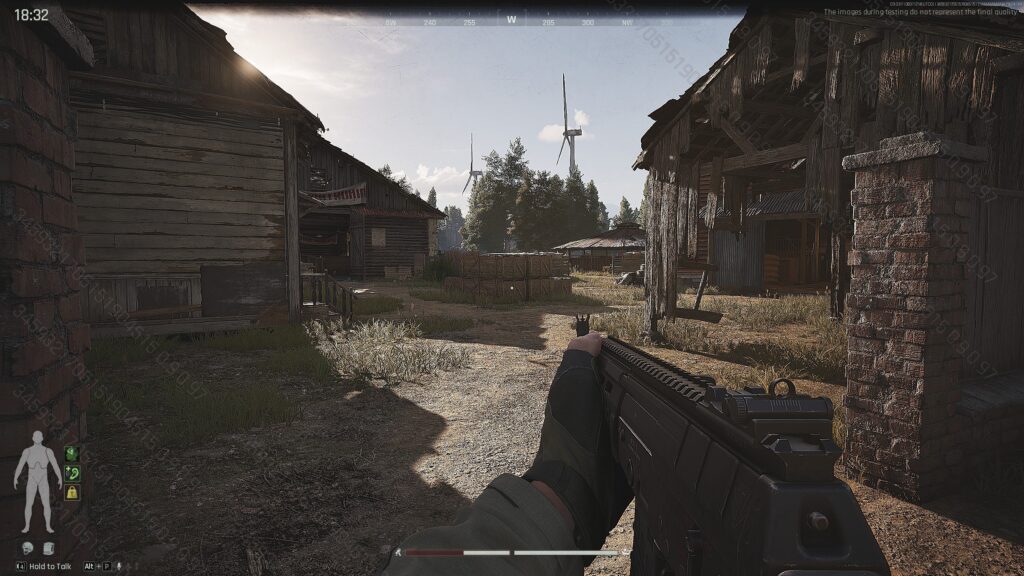Select the helmet armor status icon
Viewport: 1024px width, 576px height.
pyautogui.click(x=28, y=549)
